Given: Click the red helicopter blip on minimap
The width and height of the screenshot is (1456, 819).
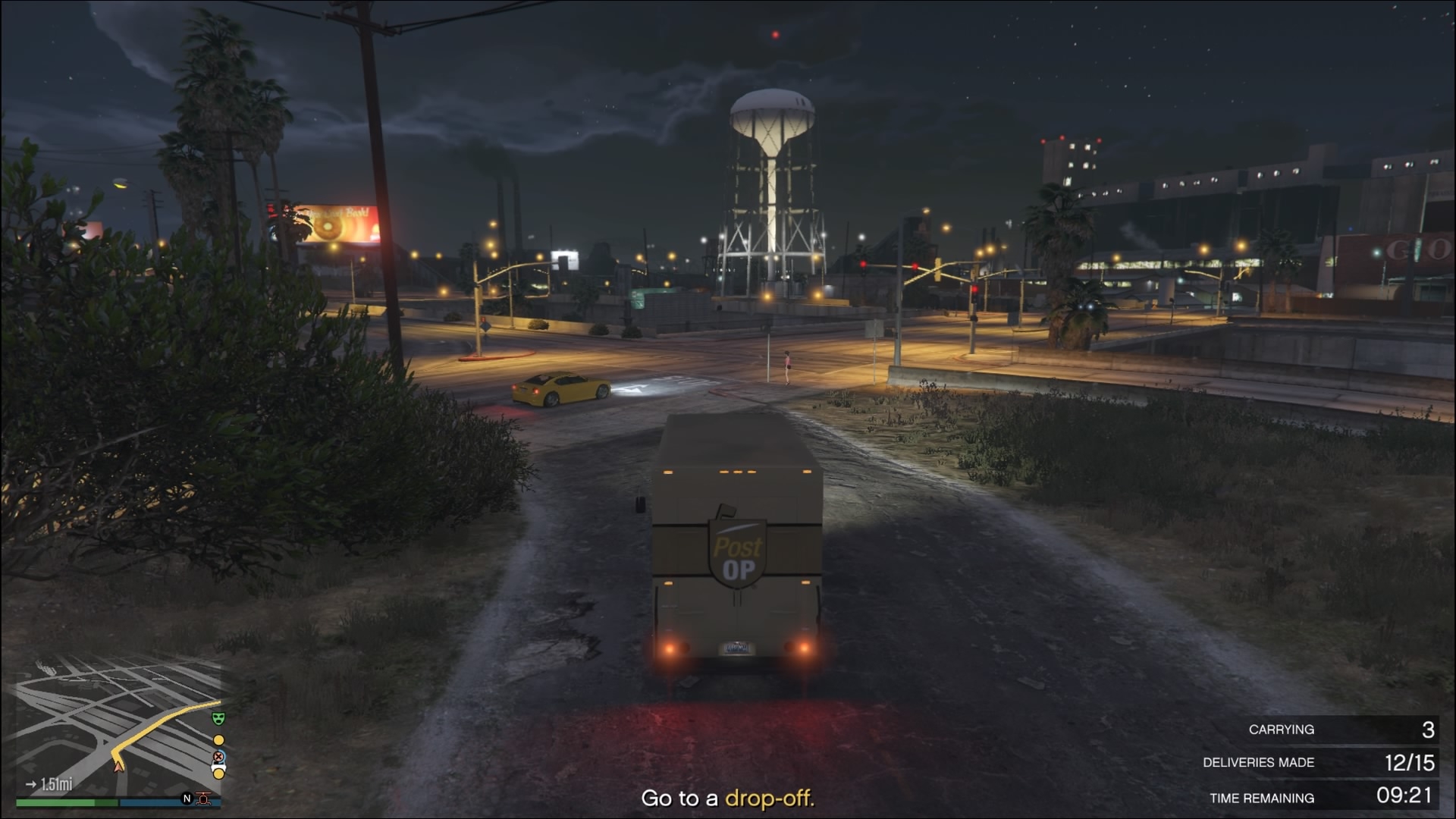Looking at the screenshot, I should point(203,799).
